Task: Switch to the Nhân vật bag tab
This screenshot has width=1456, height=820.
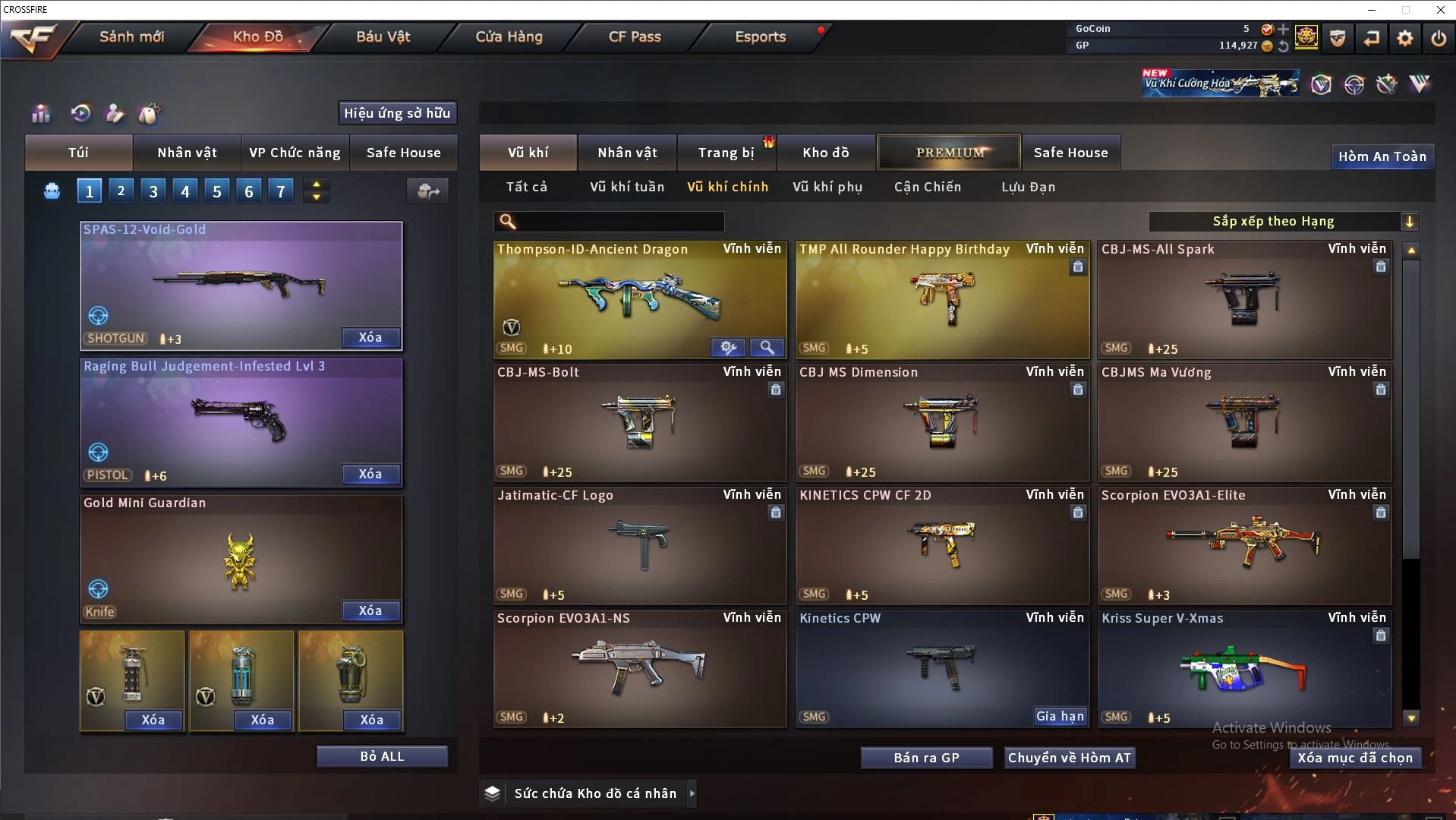Action: [x=187, y=153]
